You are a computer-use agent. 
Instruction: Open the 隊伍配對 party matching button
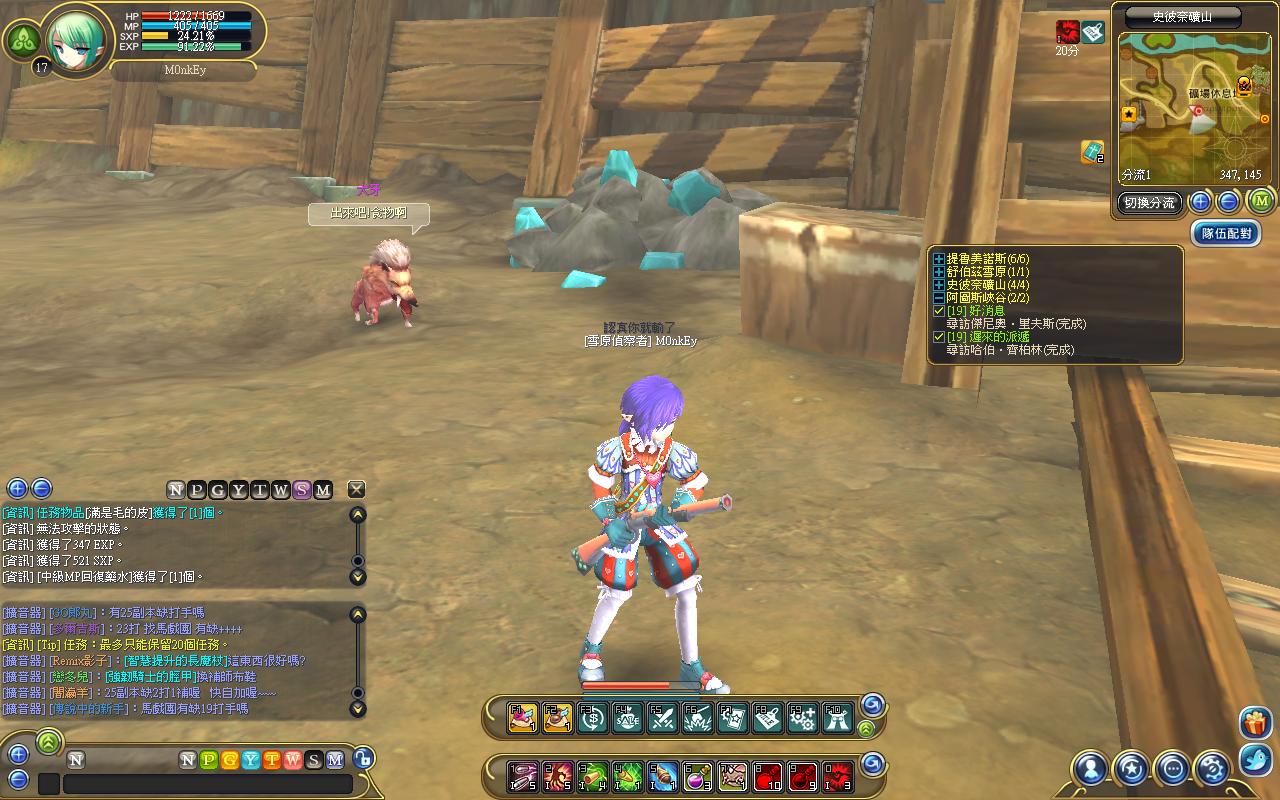coord(1225,233)
